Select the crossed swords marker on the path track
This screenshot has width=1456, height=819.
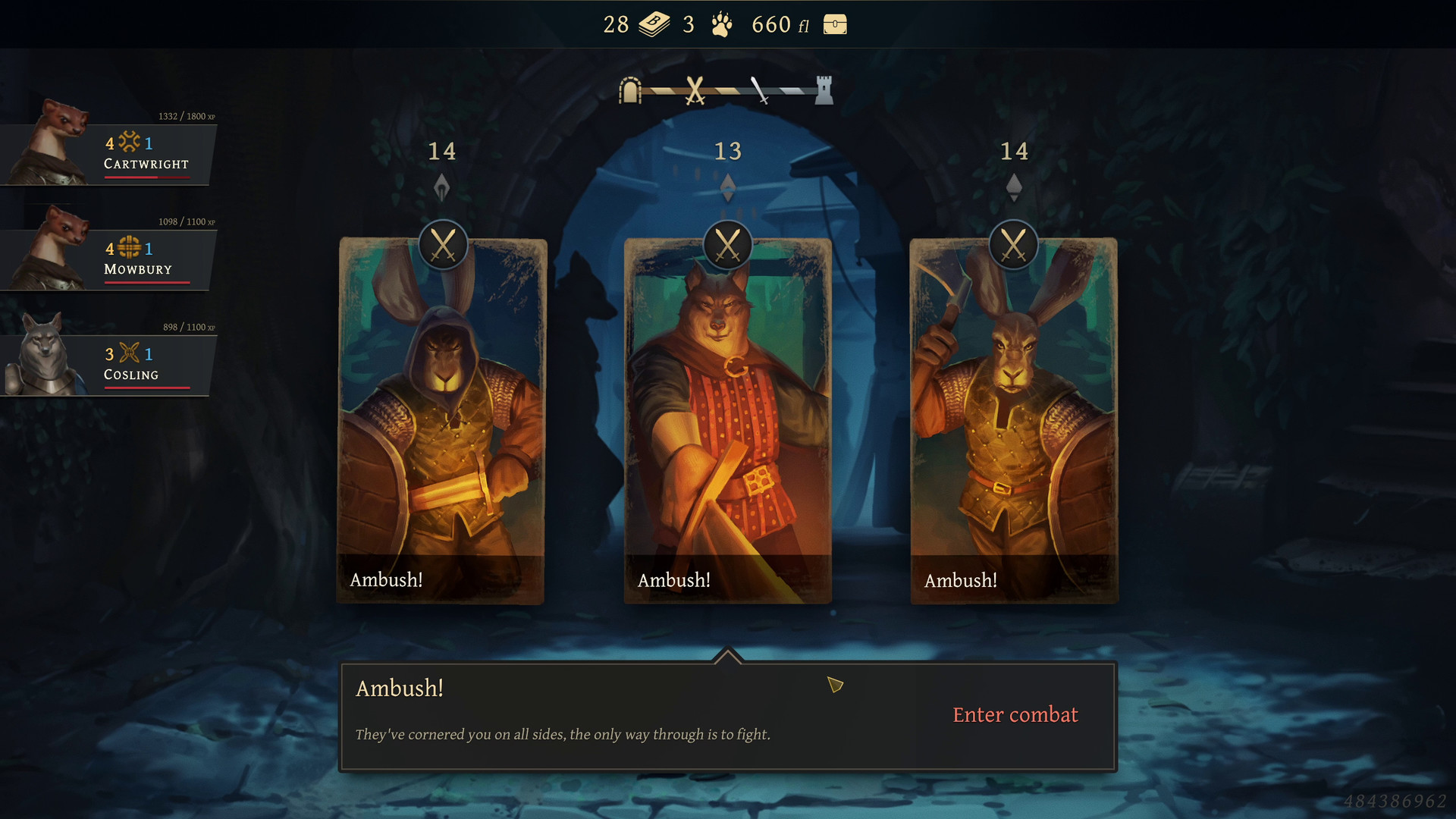tap(694, 89)
